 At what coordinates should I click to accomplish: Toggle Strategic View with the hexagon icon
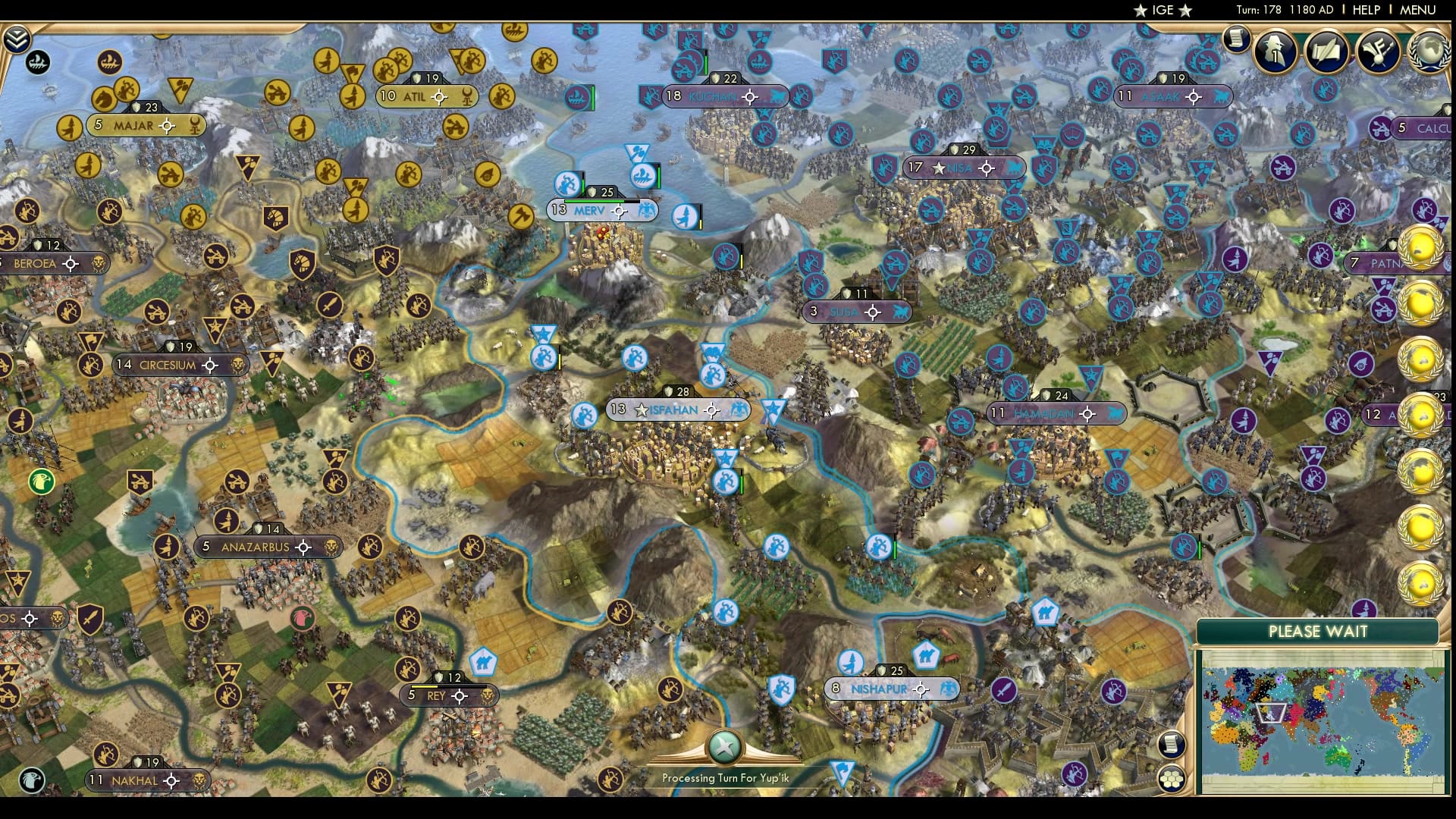1172,778
